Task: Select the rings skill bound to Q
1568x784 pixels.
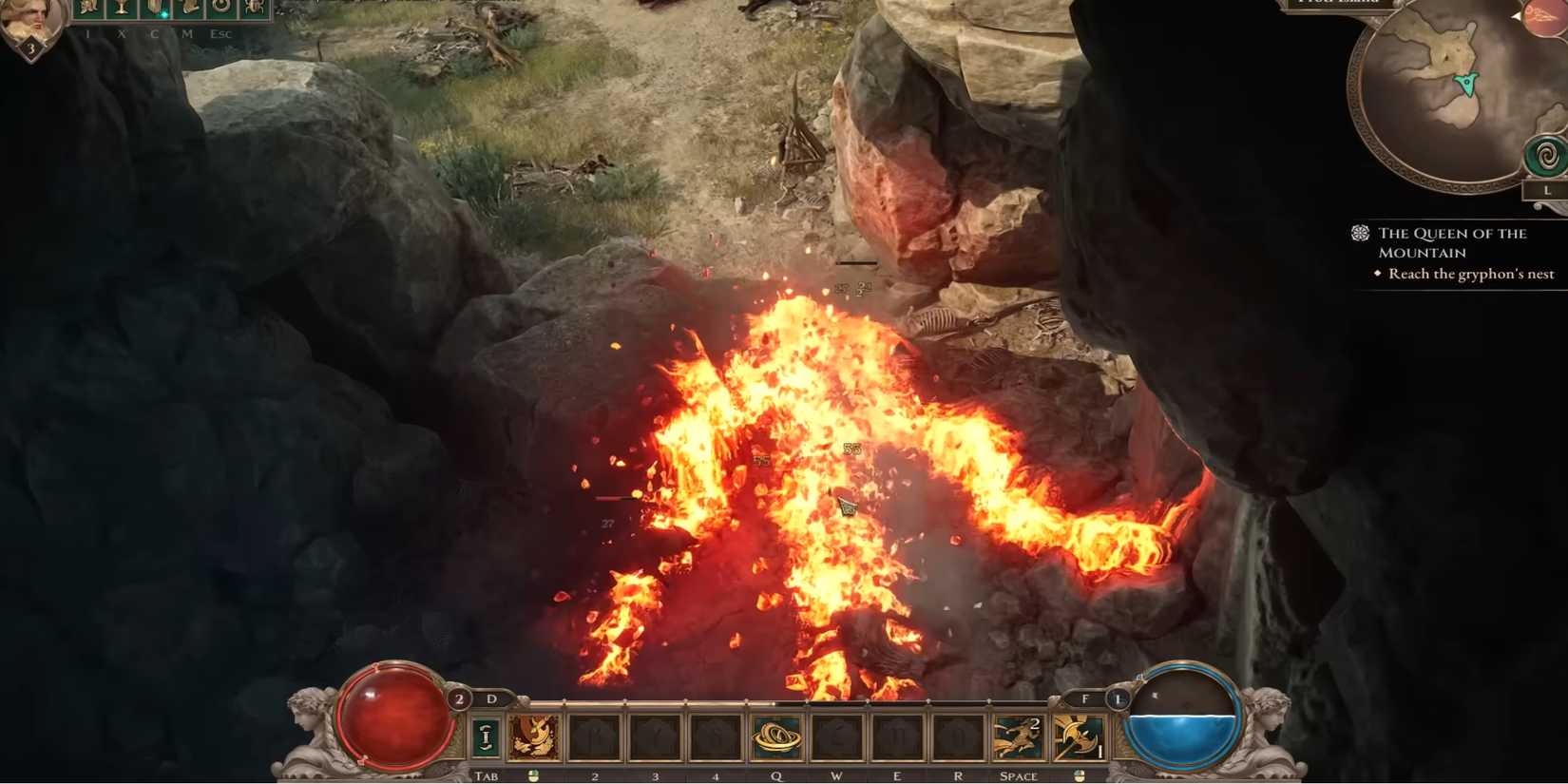Action: point(776,735)
